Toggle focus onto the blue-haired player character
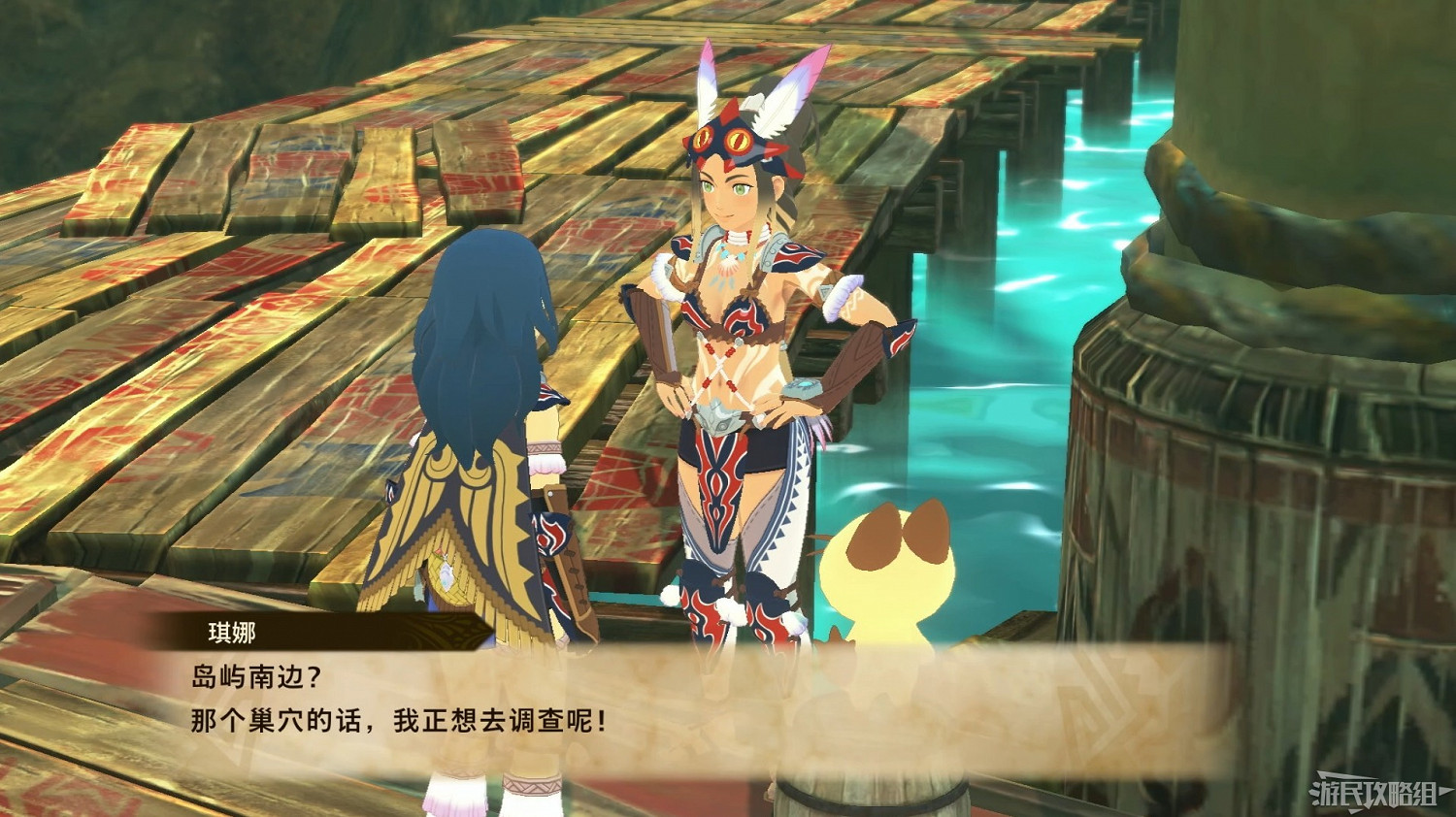 click(476, 388)
